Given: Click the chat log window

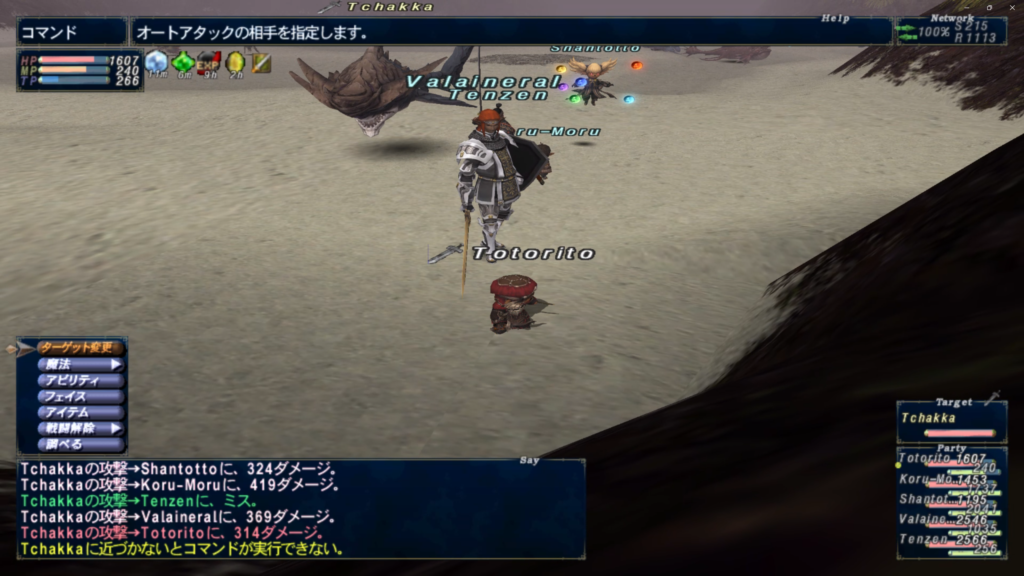Looking at the screenshot, I should (300, 508).
